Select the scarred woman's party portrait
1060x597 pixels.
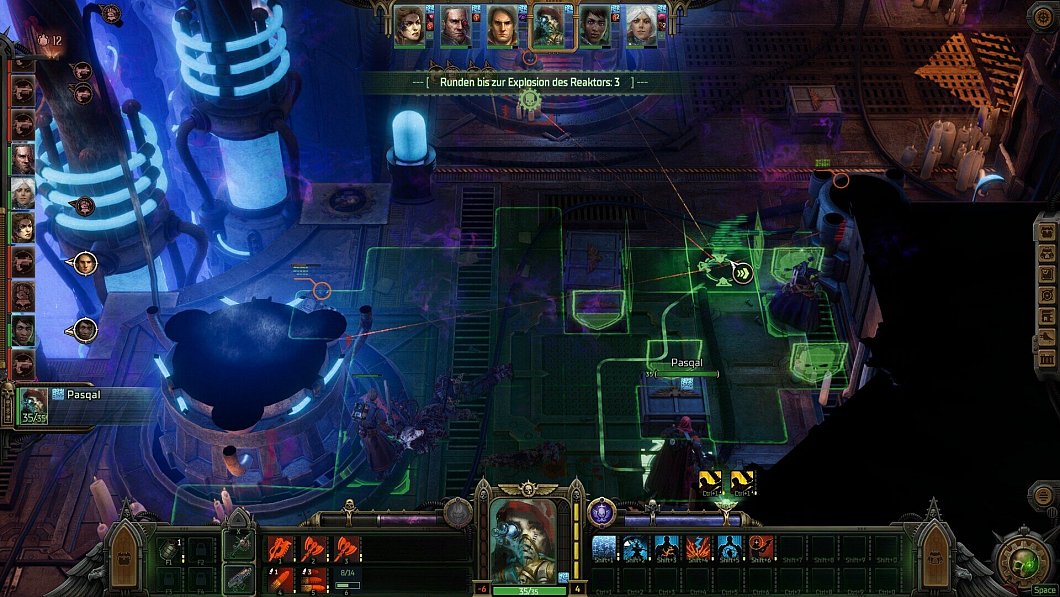pyautogui.click(x=408, y=26)
